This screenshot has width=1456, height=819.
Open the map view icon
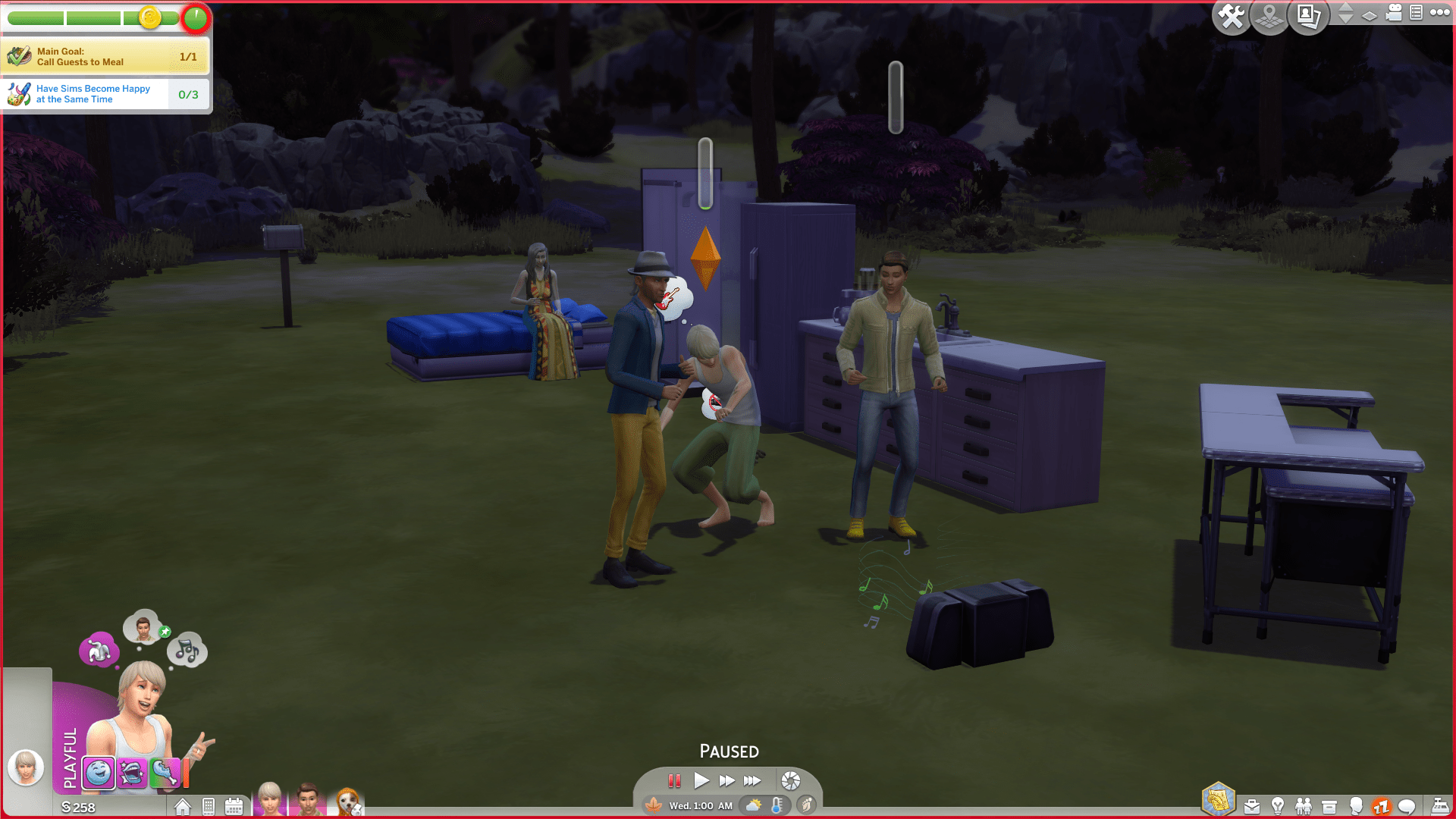[1269, 17]
